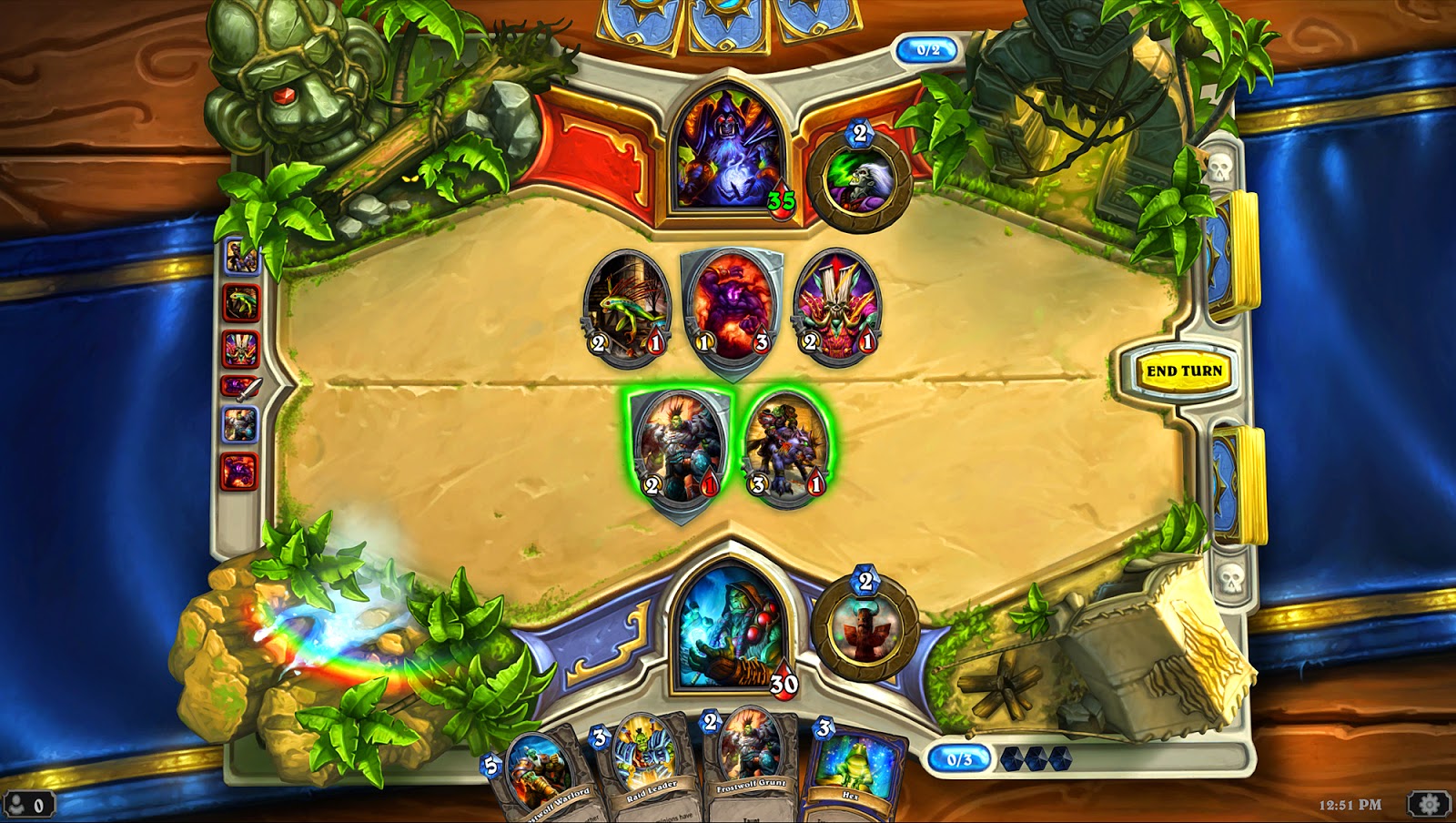Select the opponent's warlock hero portrait
The image size is (1456, 823).
[728, 150]
